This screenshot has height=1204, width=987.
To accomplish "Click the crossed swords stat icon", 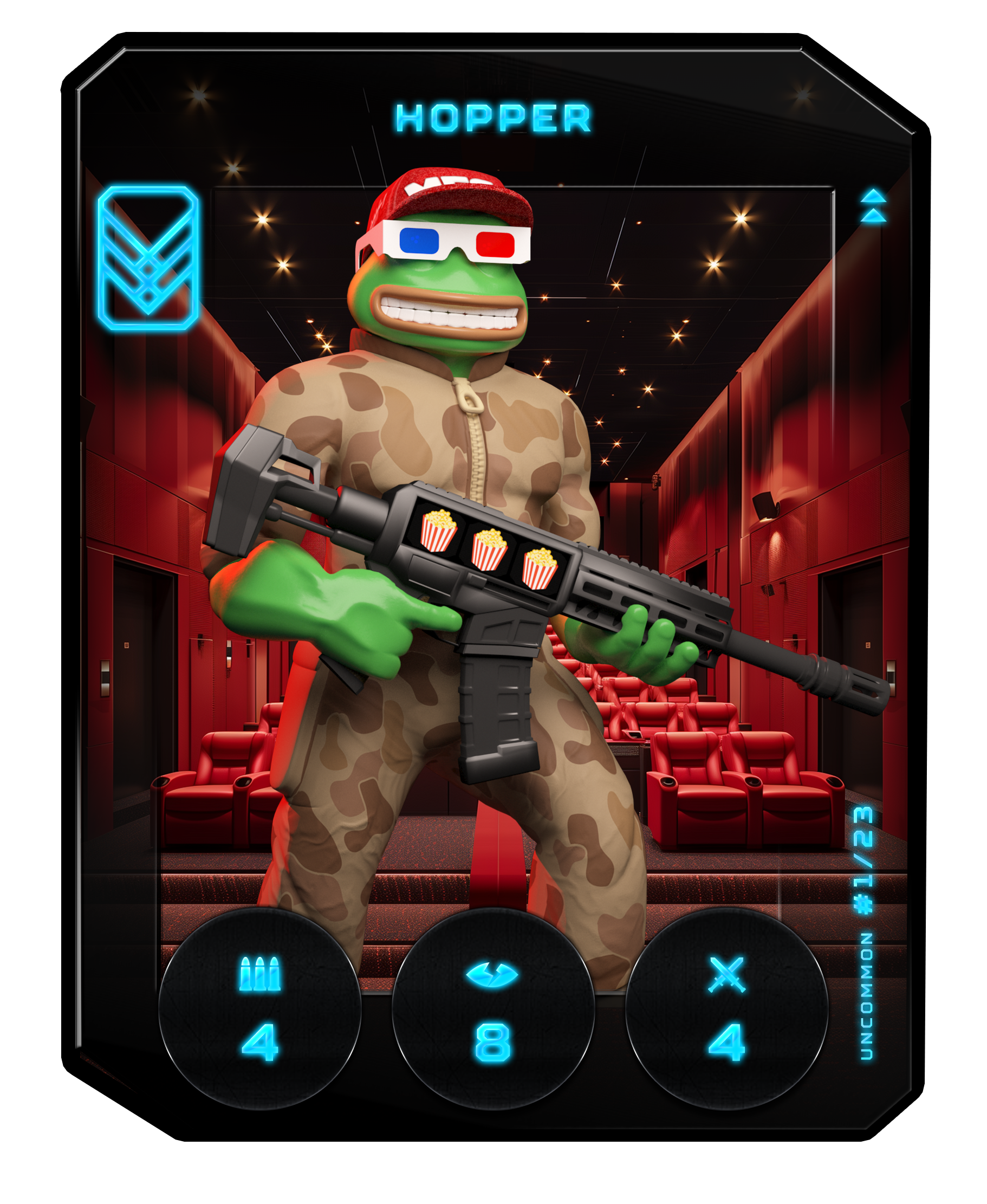I will pyautogui.click(x=726, y=974).
